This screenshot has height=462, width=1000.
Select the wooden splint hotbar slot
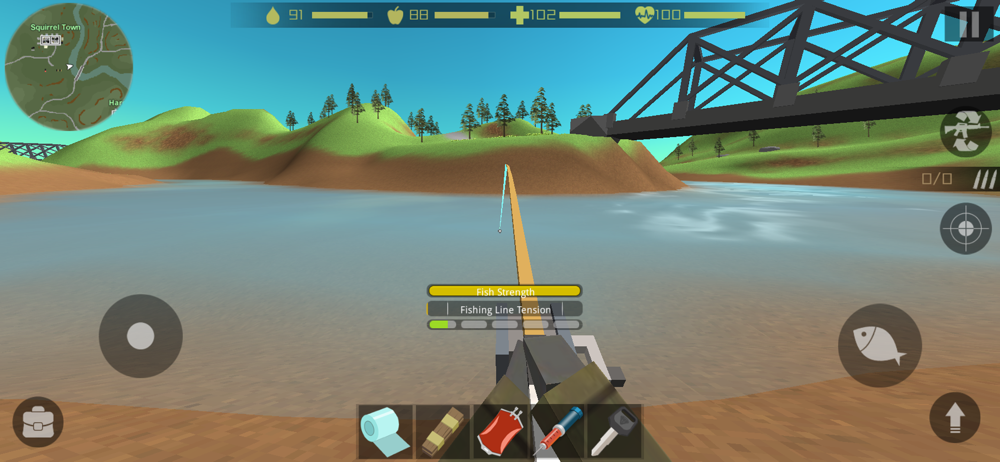click(442, 431)
